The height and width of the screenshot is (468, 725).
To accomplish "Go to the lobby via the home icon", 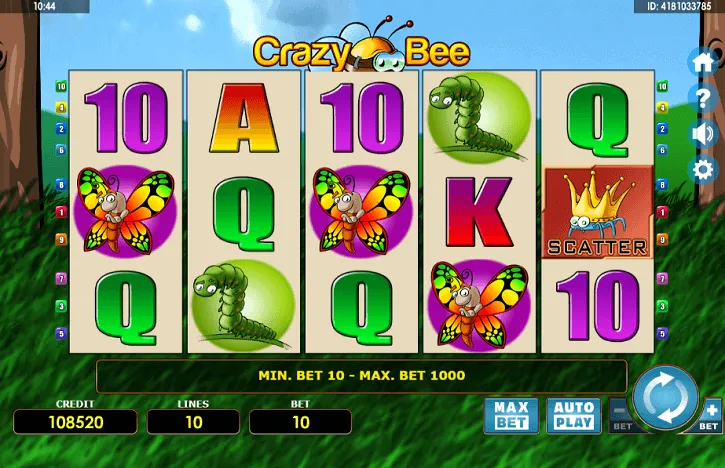I will click(704, 61).
